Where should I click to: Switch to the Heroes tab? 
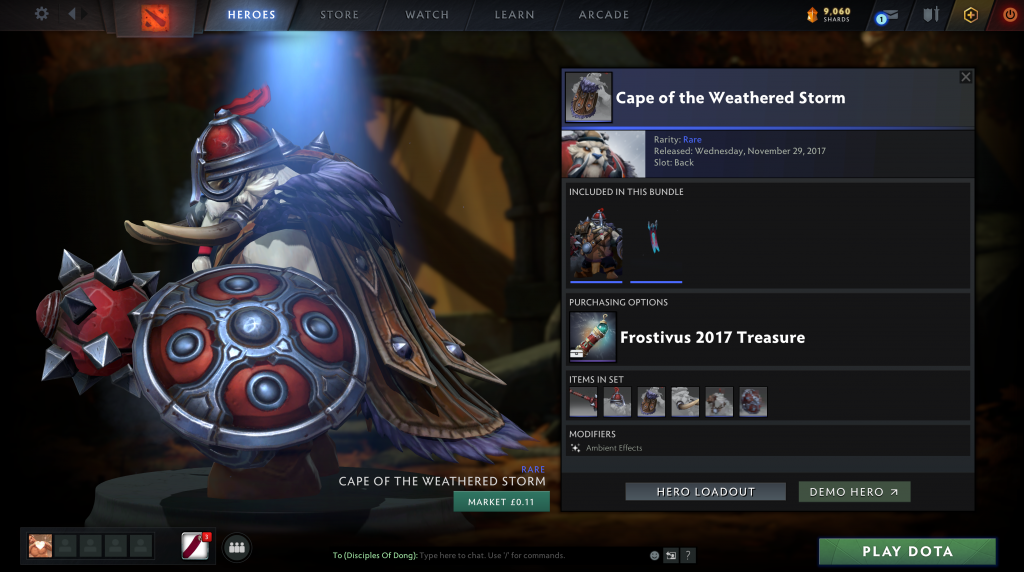251,15
